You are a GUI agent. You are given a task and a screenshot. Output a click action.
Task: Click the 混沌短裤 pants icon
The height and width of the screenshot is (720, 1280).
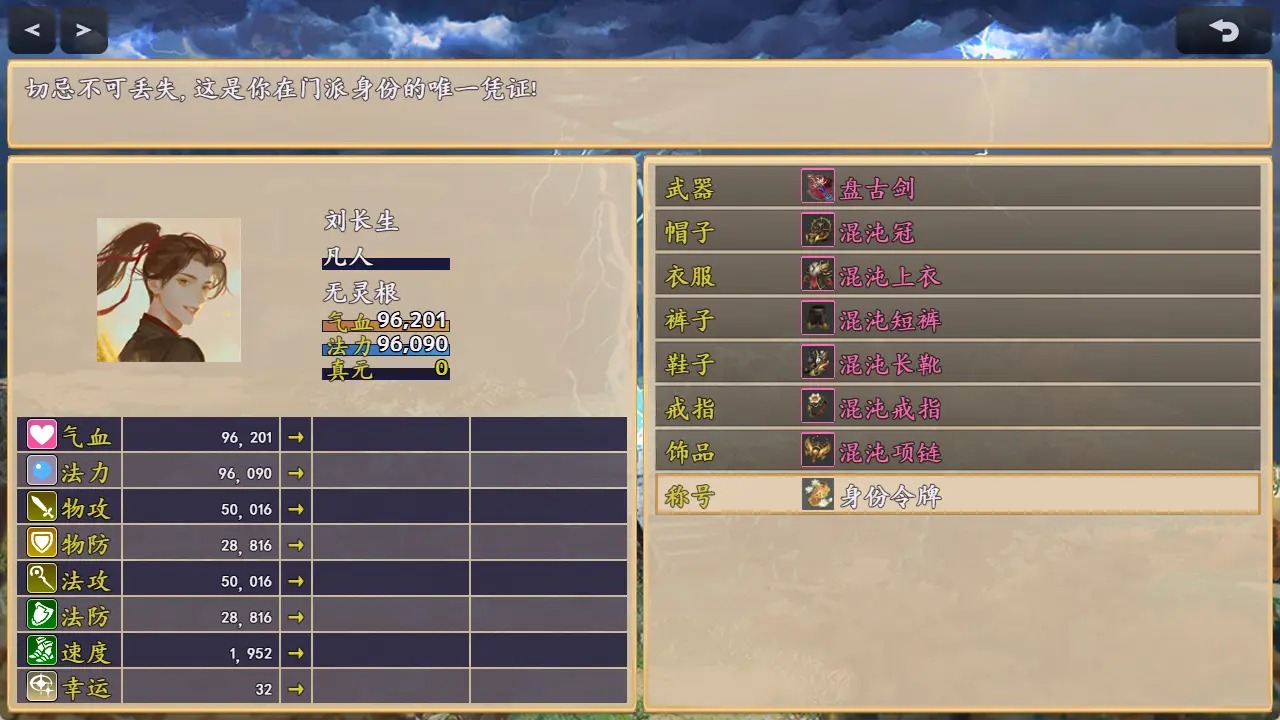[x=818, y=319]
